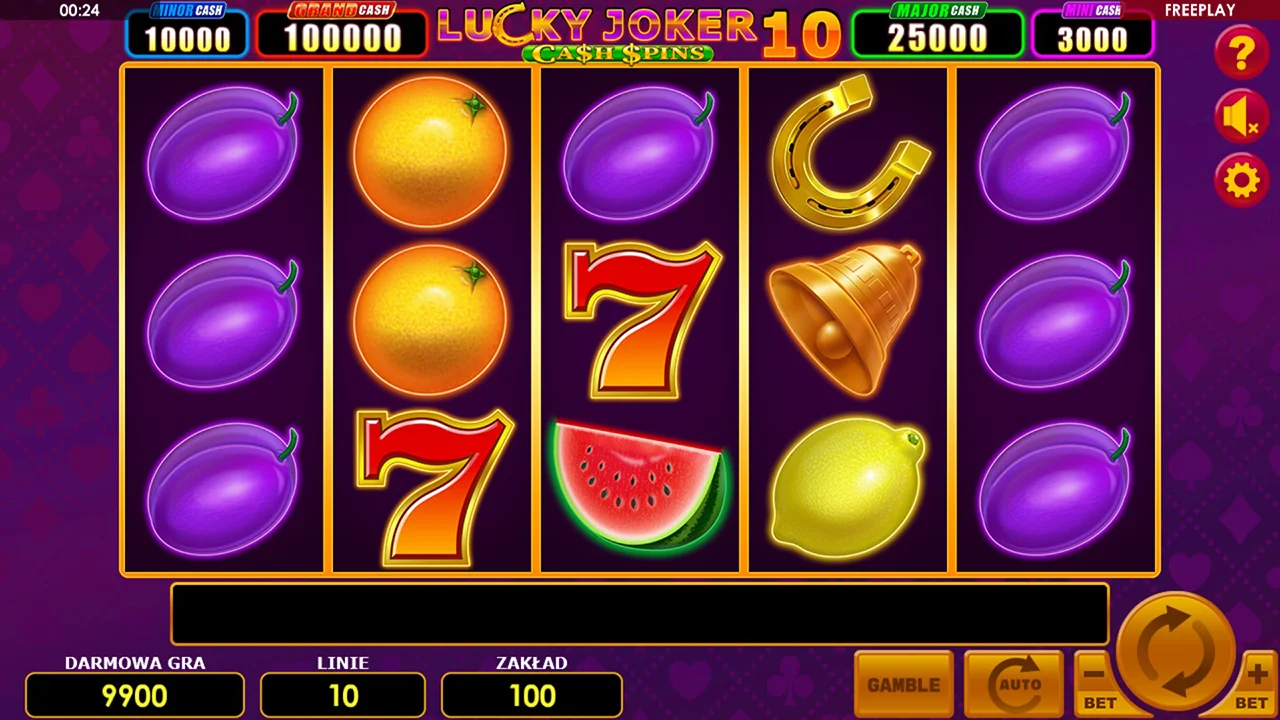Spin the reels with the round arrow button
The image size is (1280, 720).
click(1176, 651)
